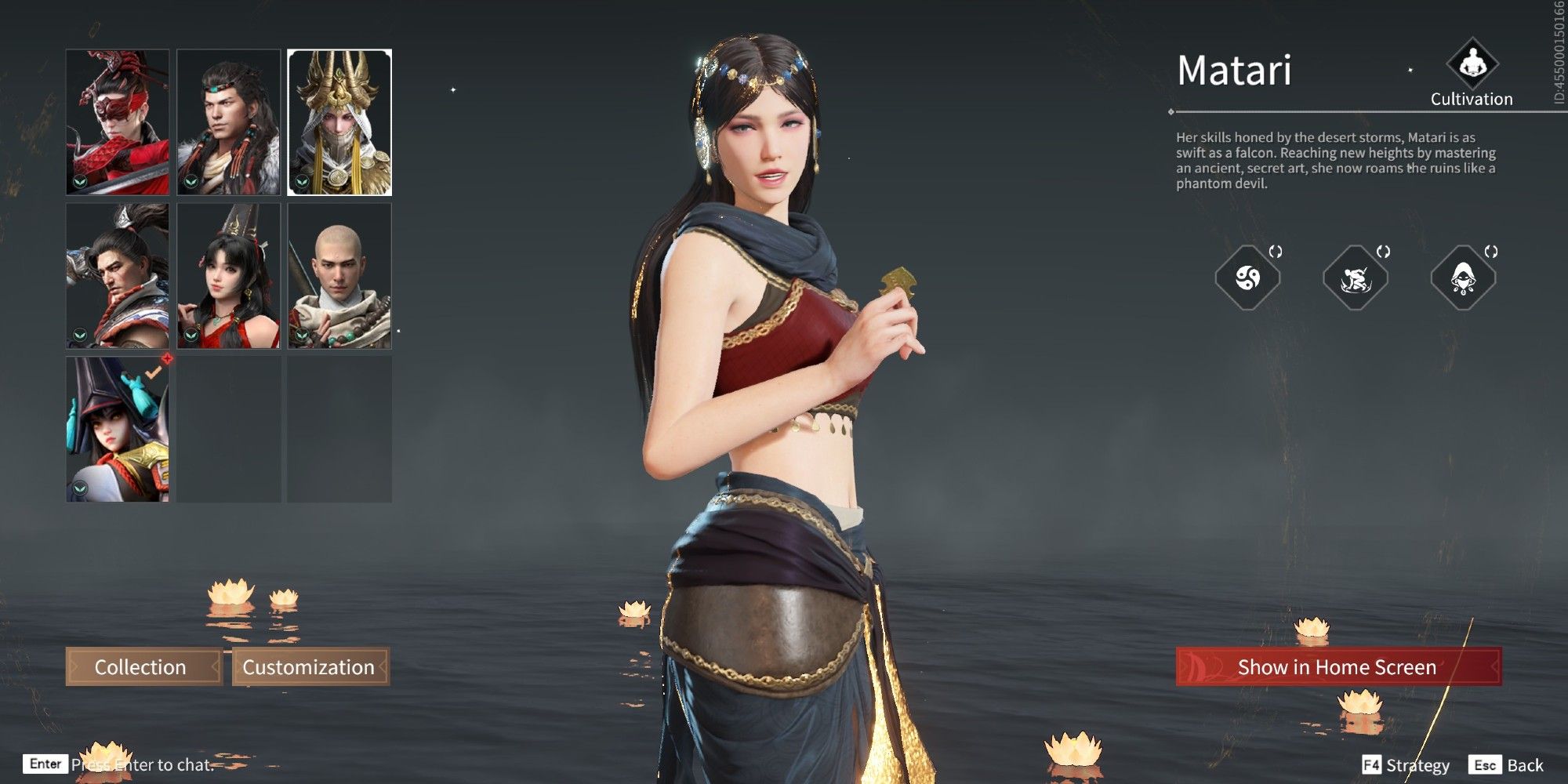Switch to the Customization tab
The height and width of the screenshot is (784, 1568).
click(x=309, y=668)
